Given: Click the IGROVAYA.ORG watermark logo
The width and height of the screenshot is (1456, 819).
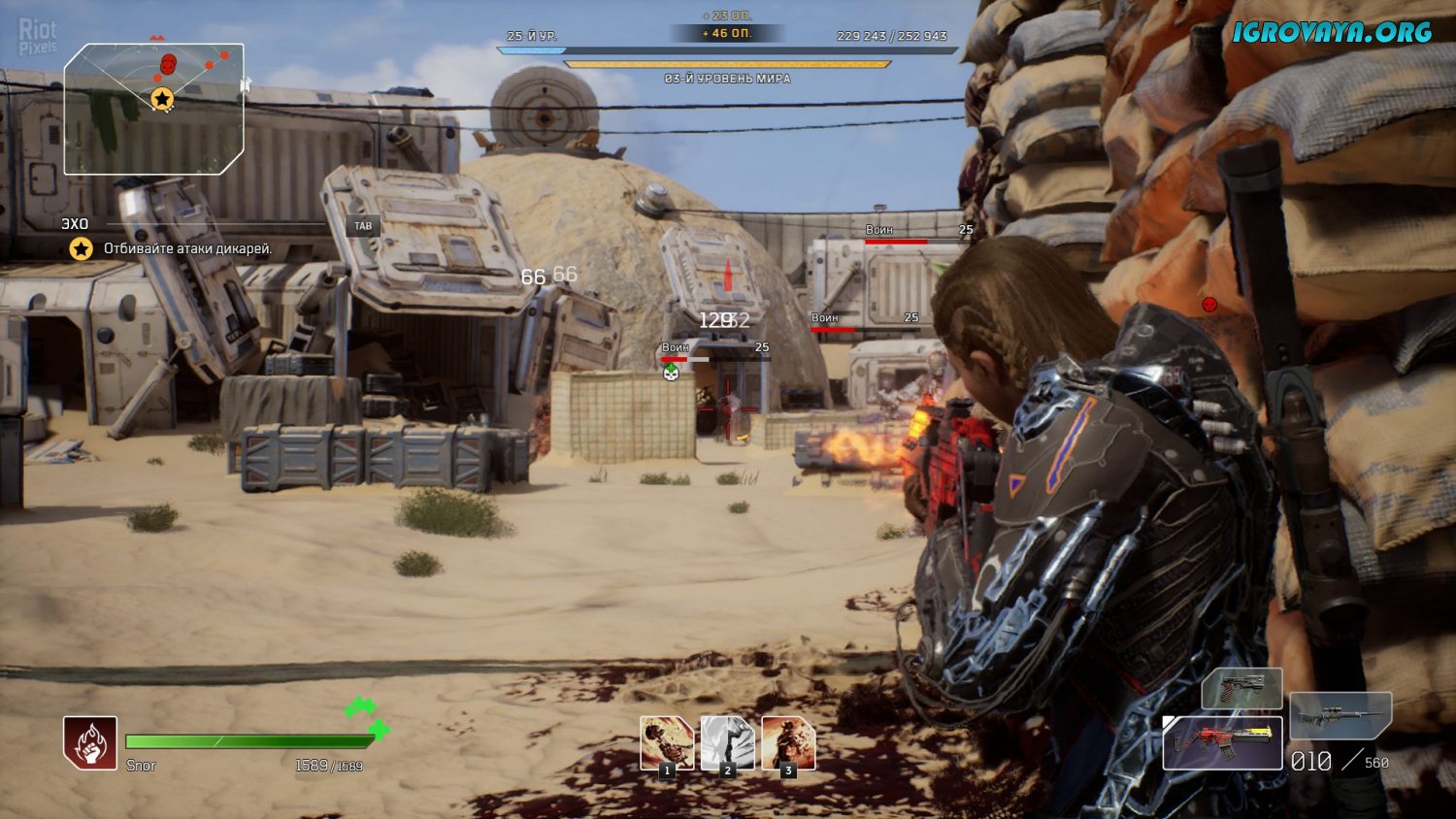Looking at the screenshot, I should point(1332,32).
